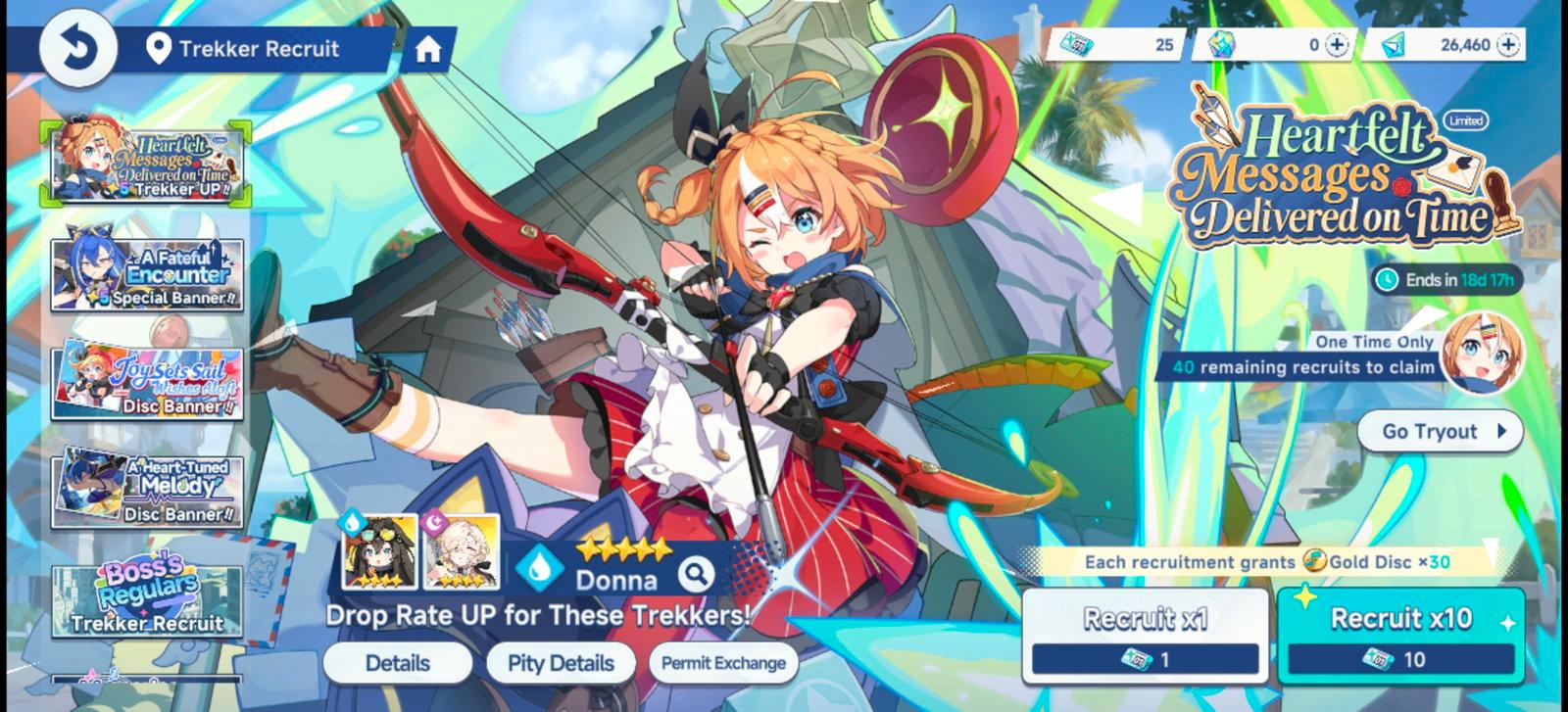The width and height of the screenshot is (1568, 712).
Task: Show Pity Details
Action: pos(561,663)
